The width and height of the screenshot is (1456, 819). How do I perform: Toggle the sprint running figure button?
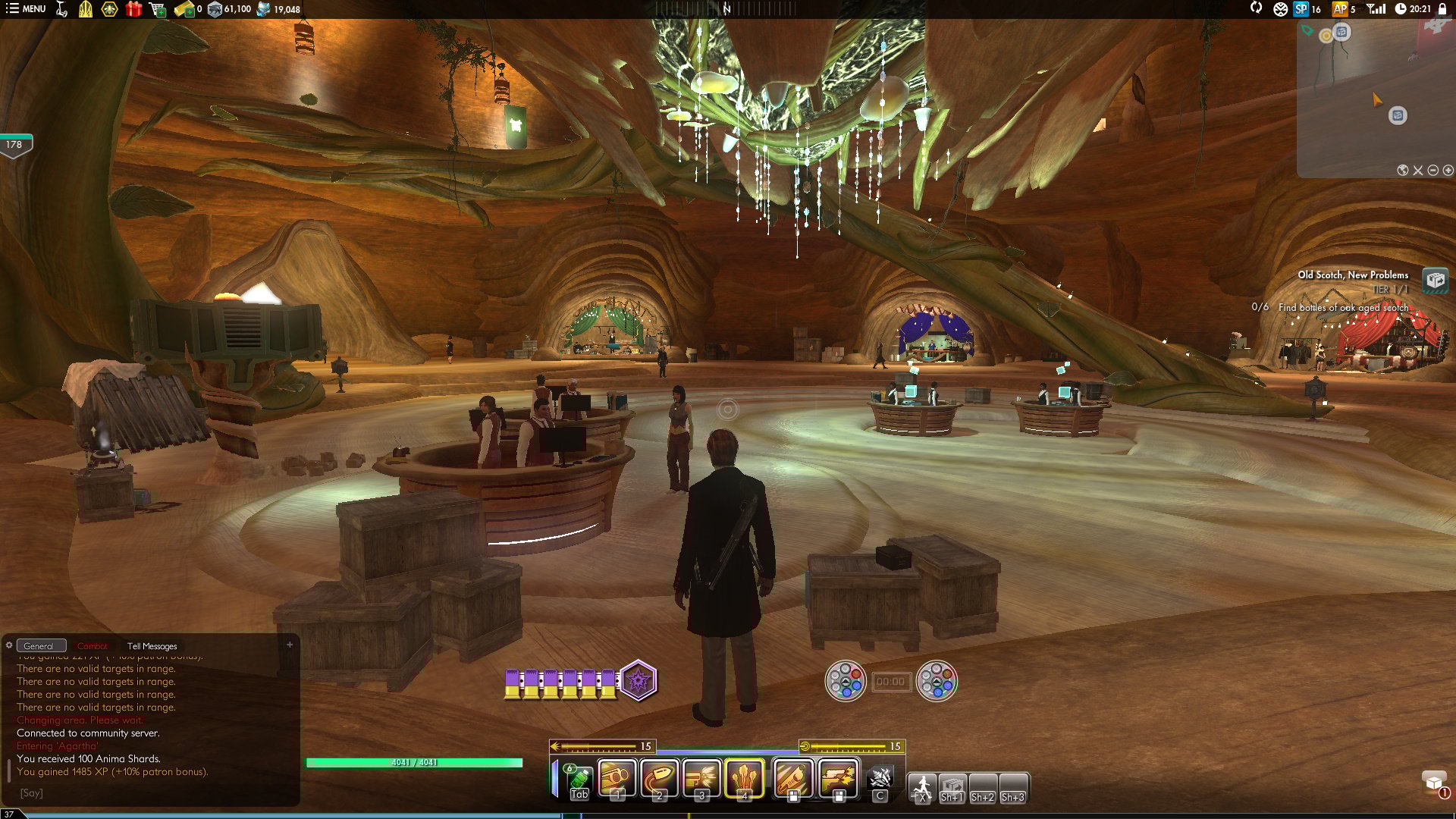[922, 786]
